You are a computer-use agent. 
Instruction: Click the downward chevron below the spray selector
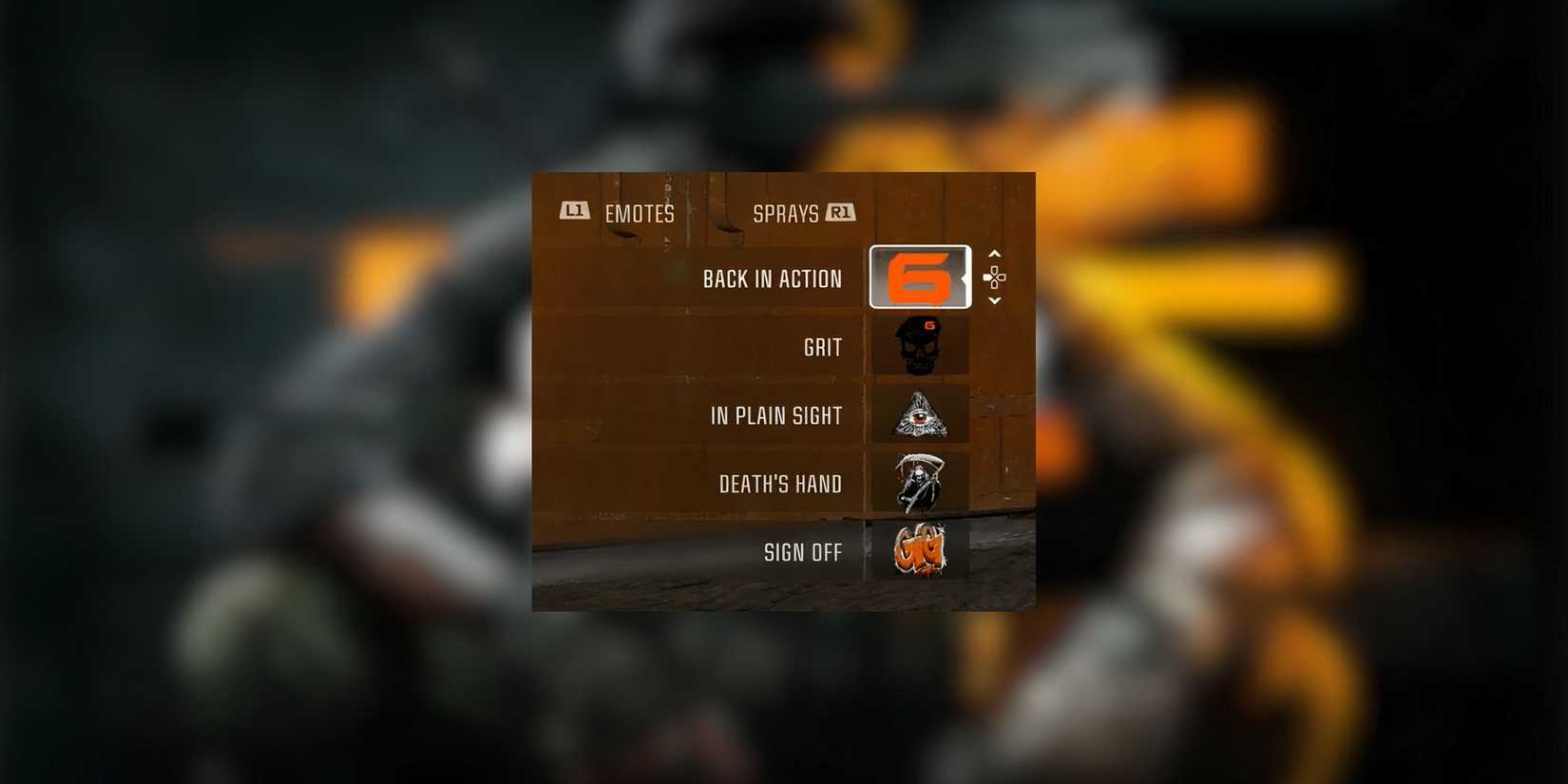click(x=994, y=301)
